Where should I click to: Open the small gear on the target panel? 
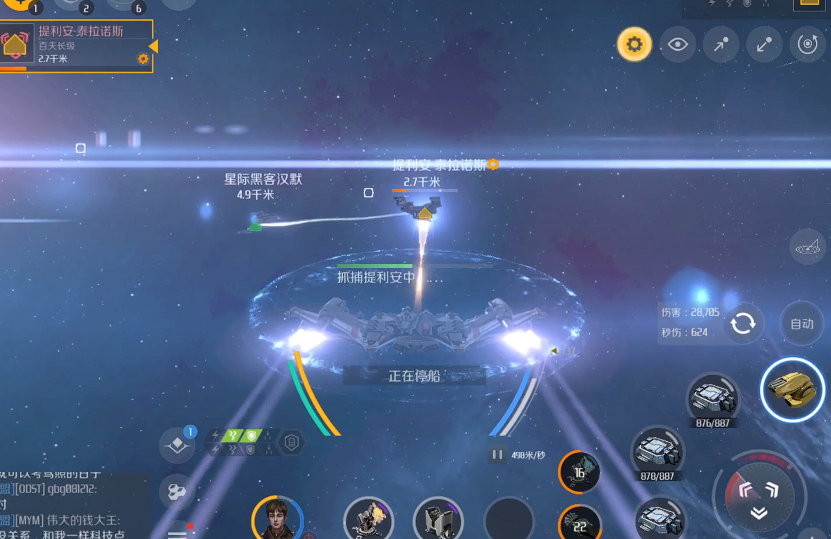click(143, 59)
